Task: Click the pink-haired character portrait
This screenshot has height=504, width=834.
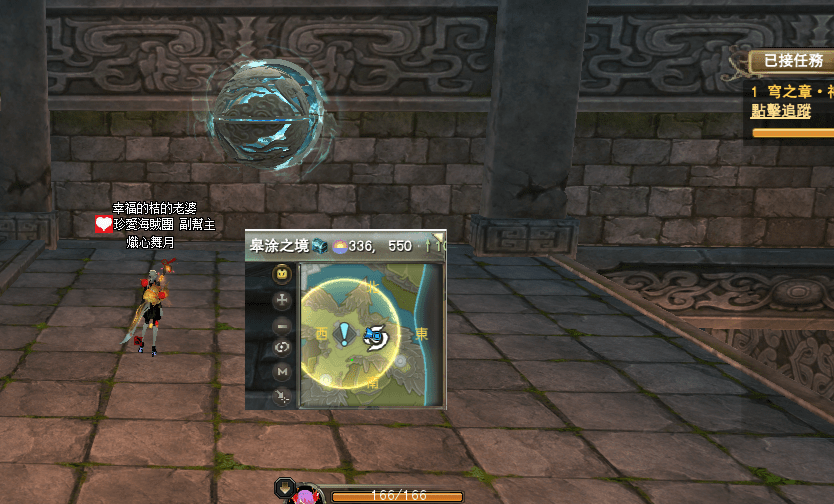Action: tap(310, 495)
